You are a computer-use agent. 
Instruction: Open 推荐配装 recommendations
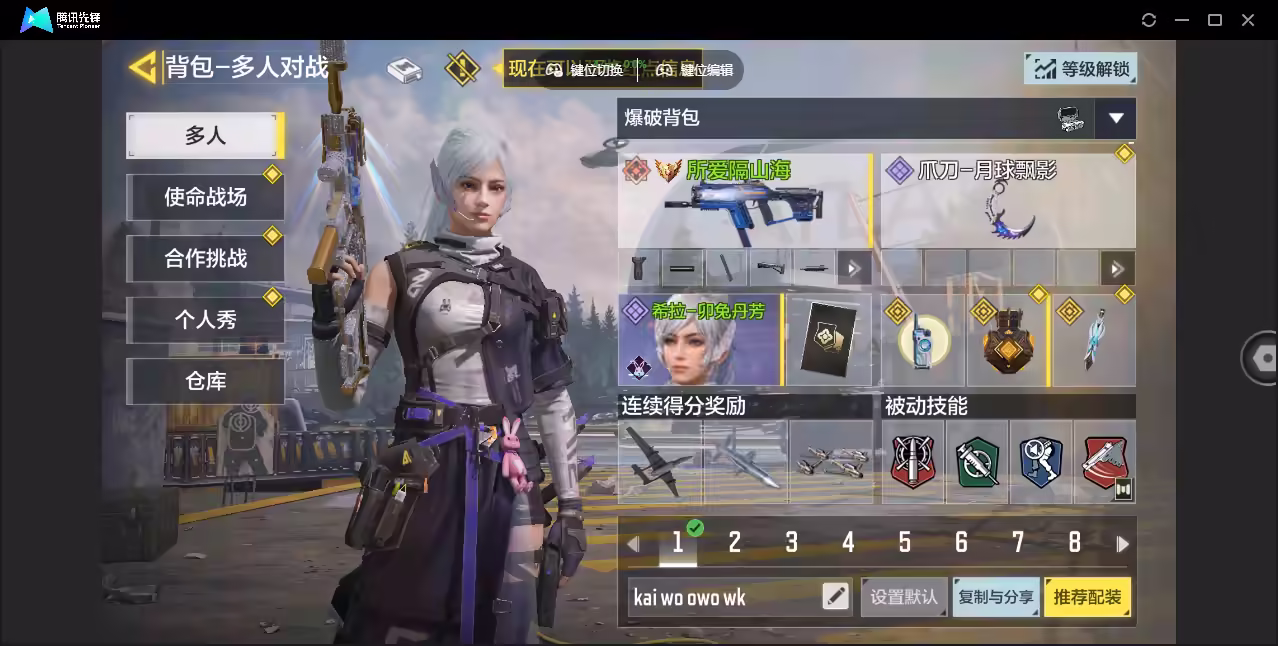point(1087,597)
